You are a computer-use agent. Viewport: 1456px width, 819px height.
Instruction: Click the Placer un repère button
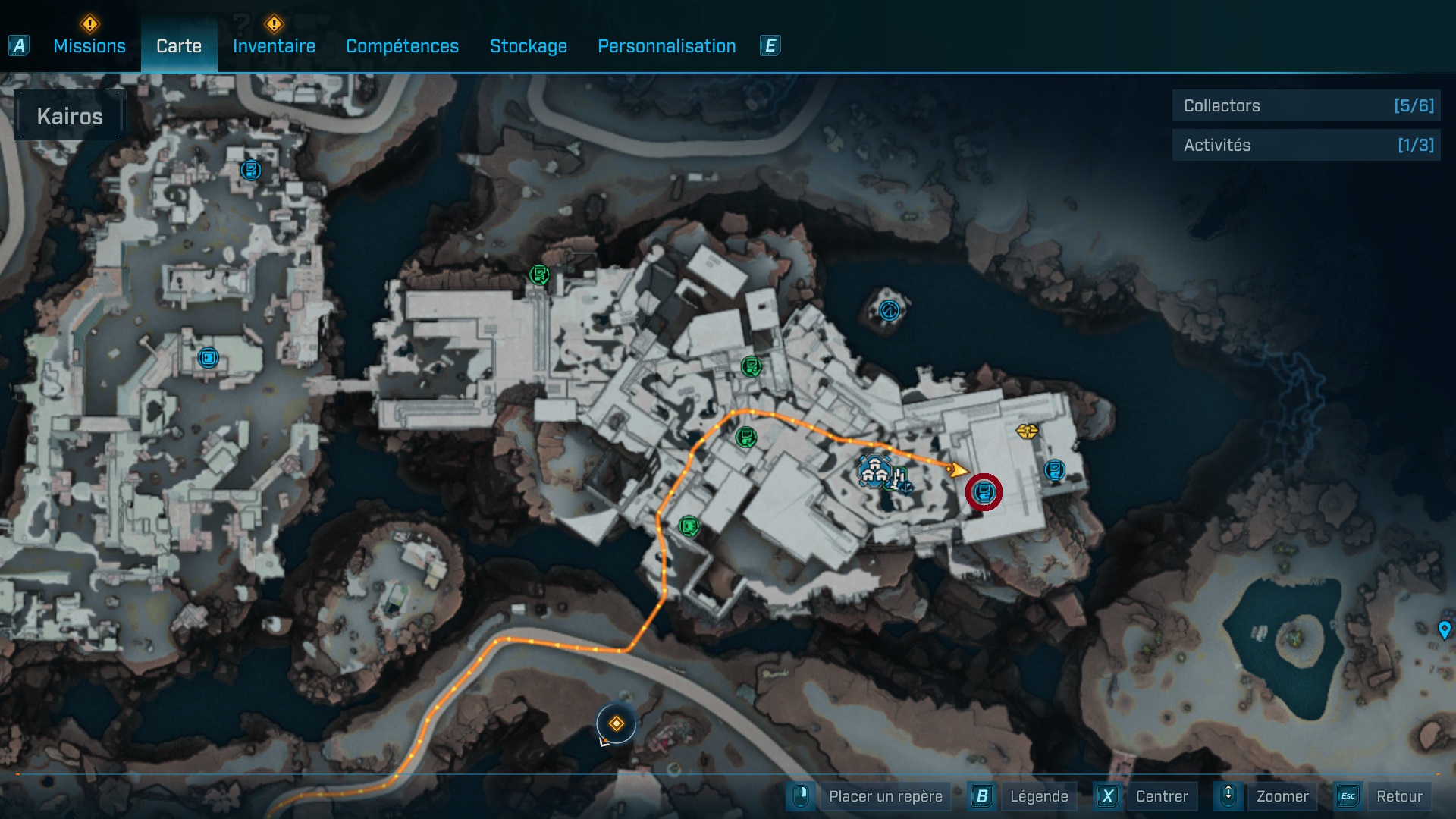click(885, 796)
